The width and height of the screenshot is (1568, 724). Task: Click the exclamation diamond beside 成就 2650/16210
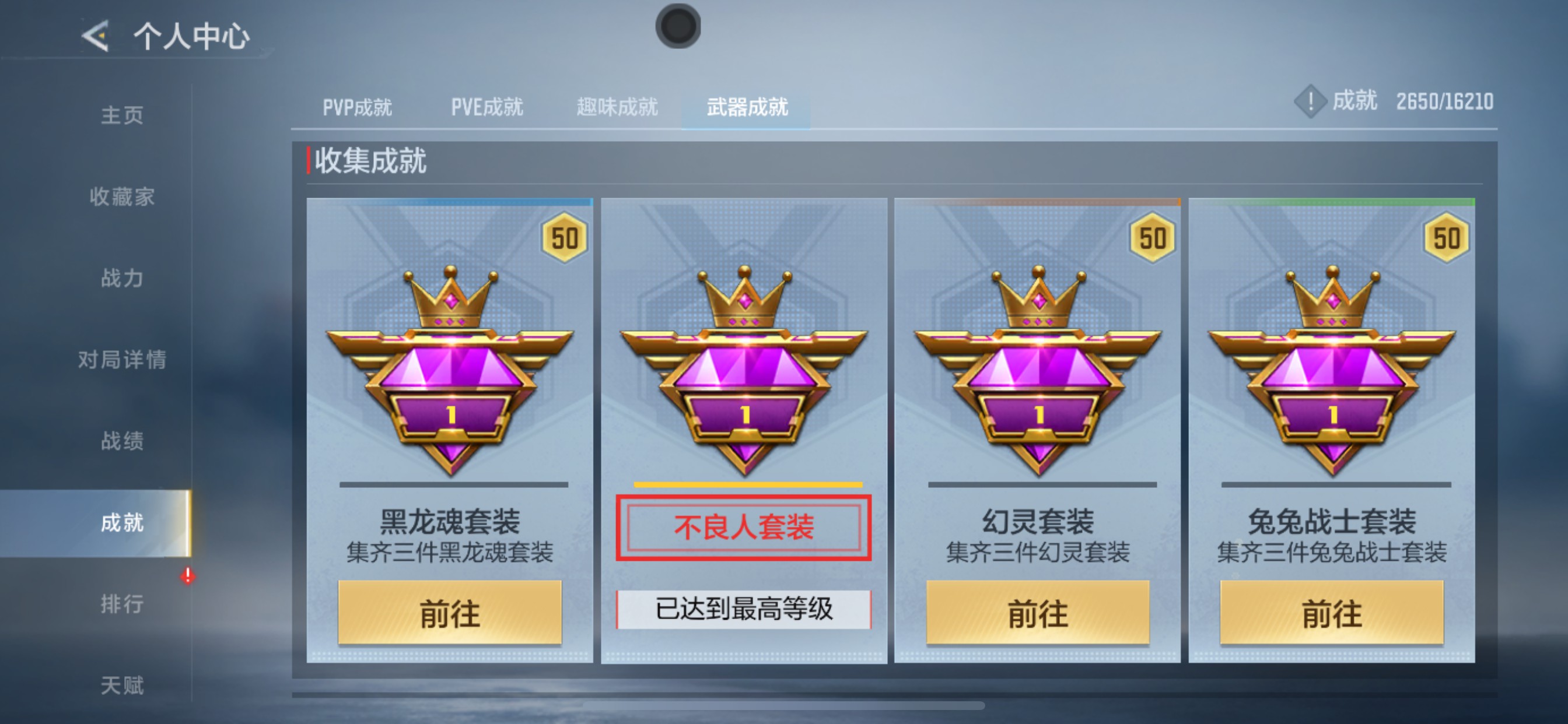click(x=1310, y=102)
